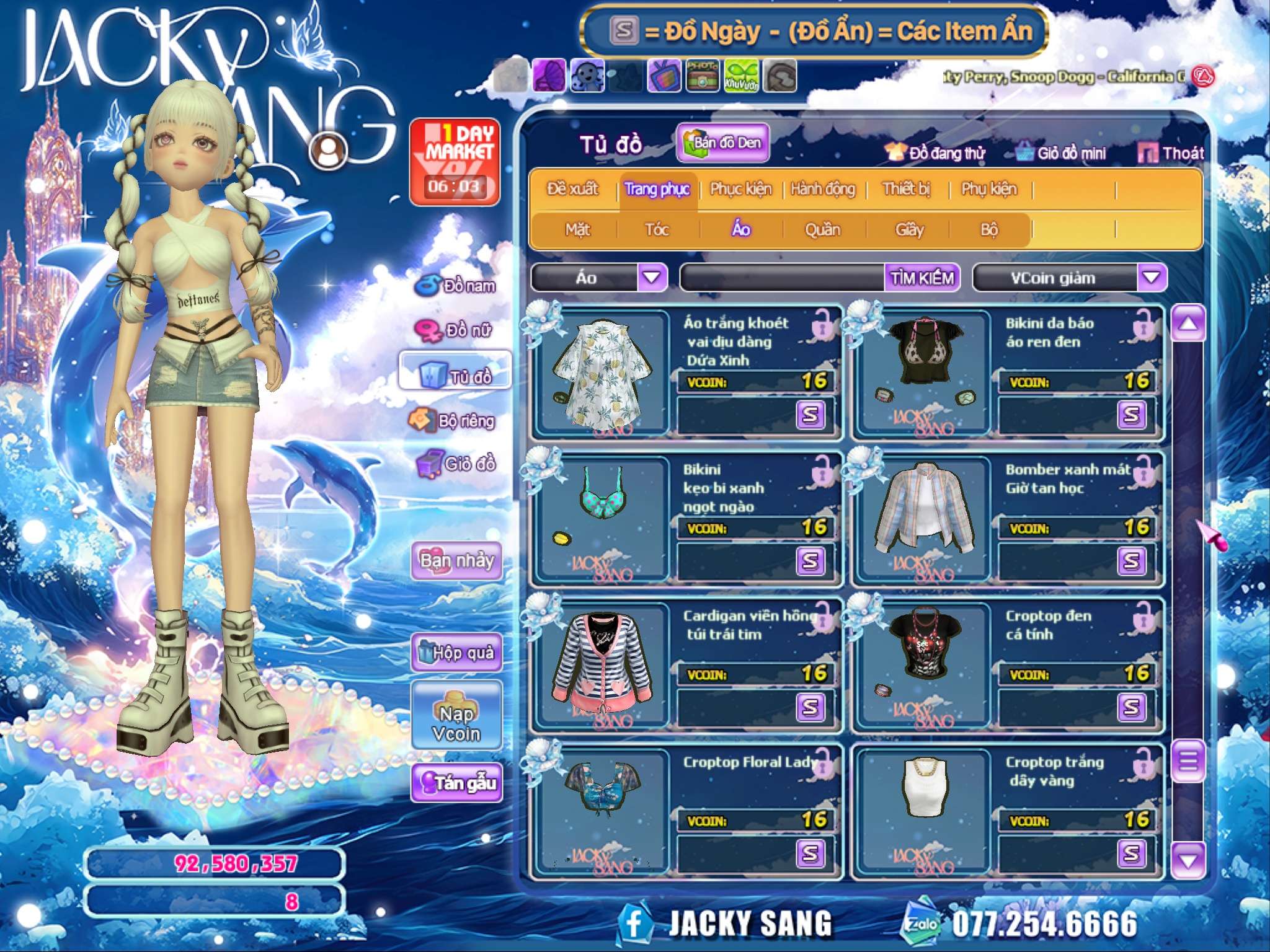This screenshot has width=1270, height=952.
Task: Select the Cardigan viền hồng item thumbnail
Action: [602, 658]
